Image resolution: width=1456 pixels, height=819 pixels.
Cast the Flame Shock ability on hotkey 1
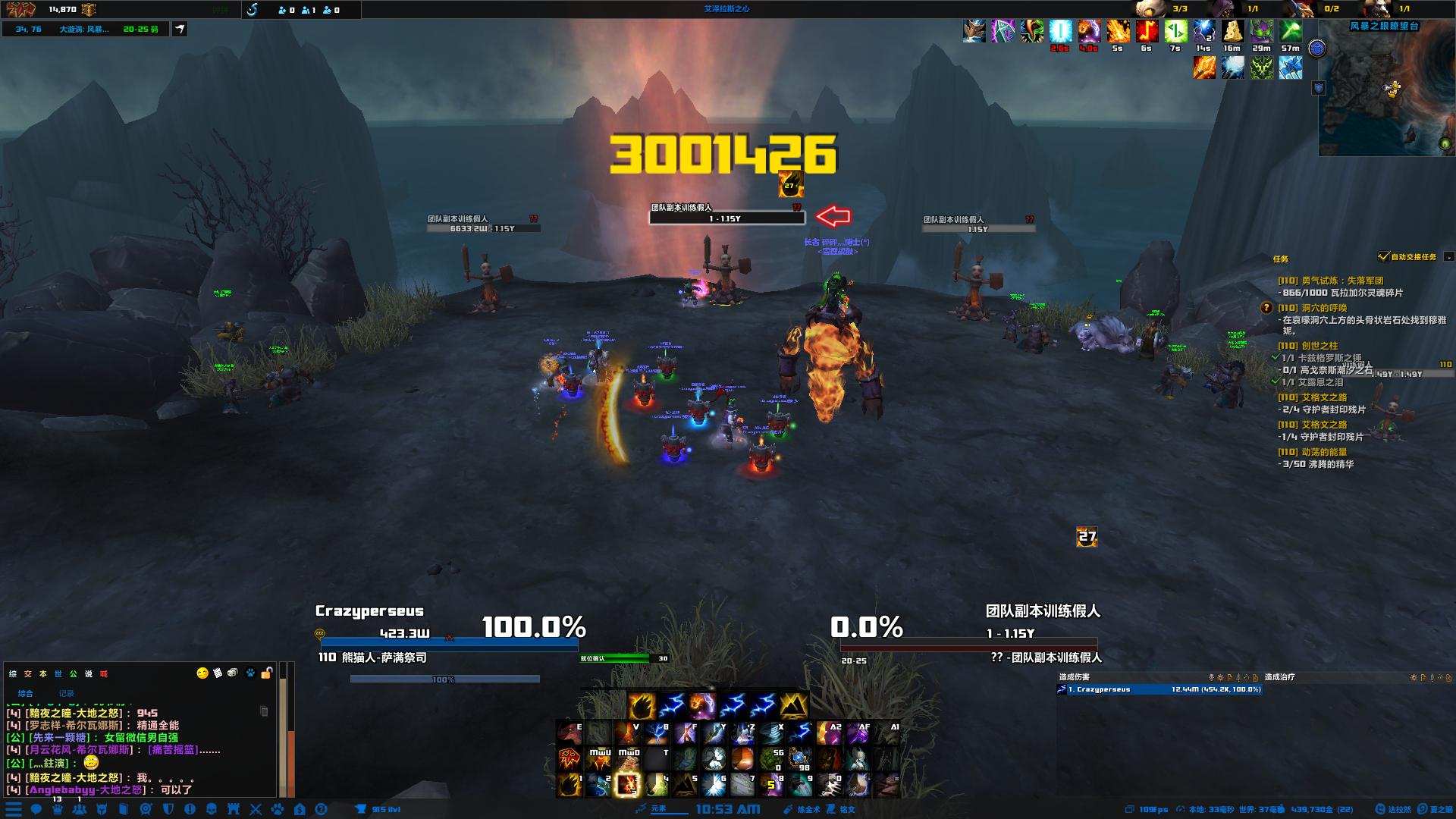[570, 785]
